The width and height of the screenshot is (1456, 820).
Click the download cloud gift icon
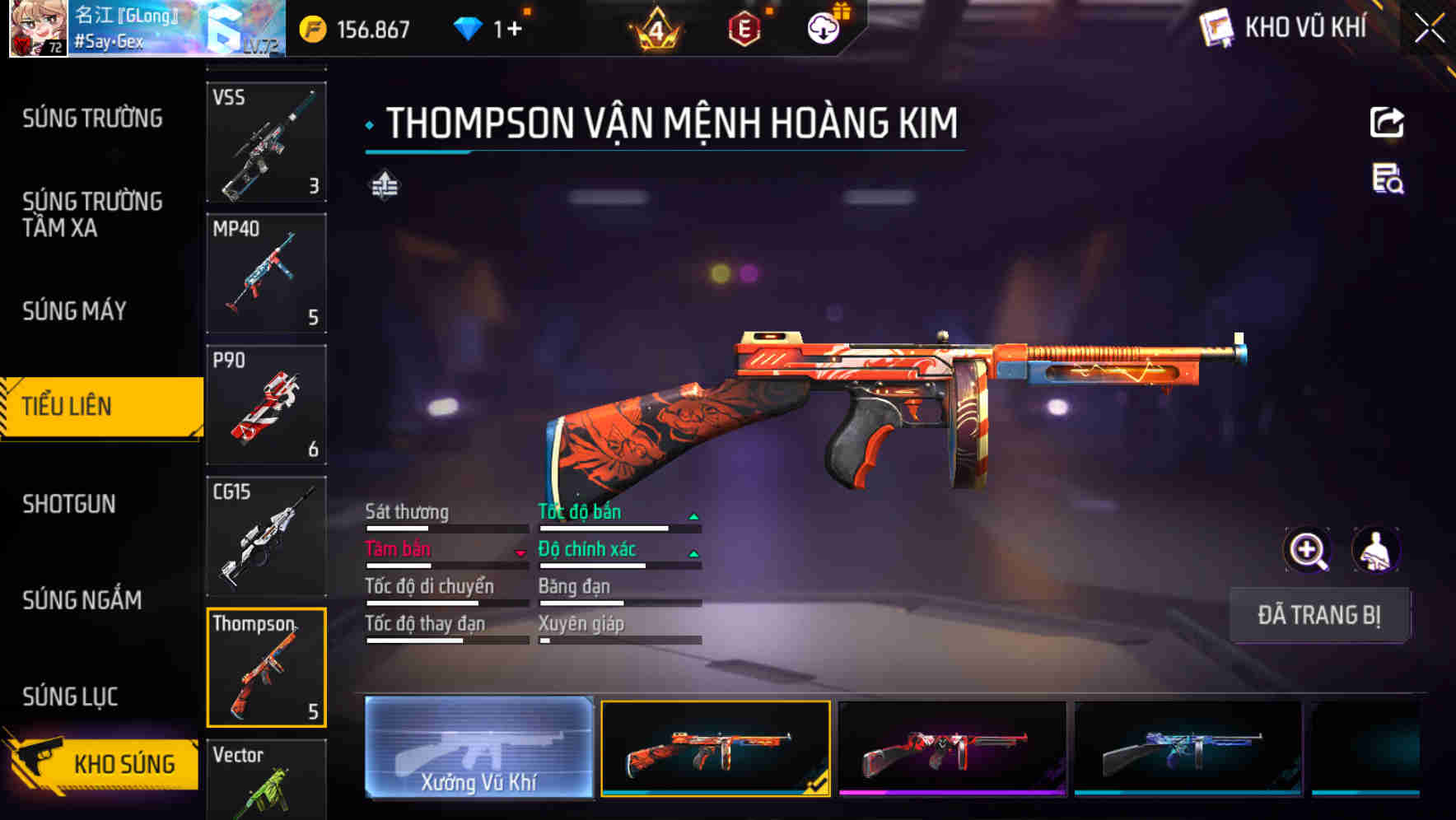[x=824, y=26]
